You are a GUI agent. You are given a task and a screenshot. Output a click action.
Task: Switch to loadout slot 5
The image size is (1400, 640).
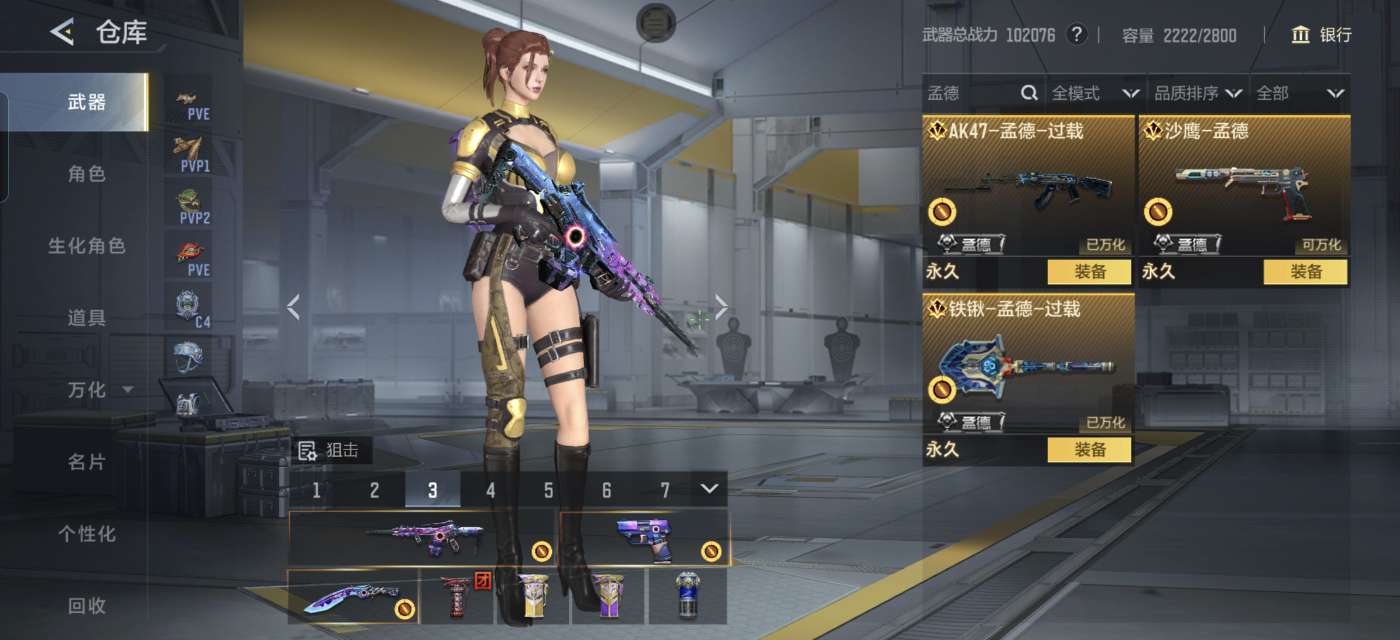coord(549,490)
